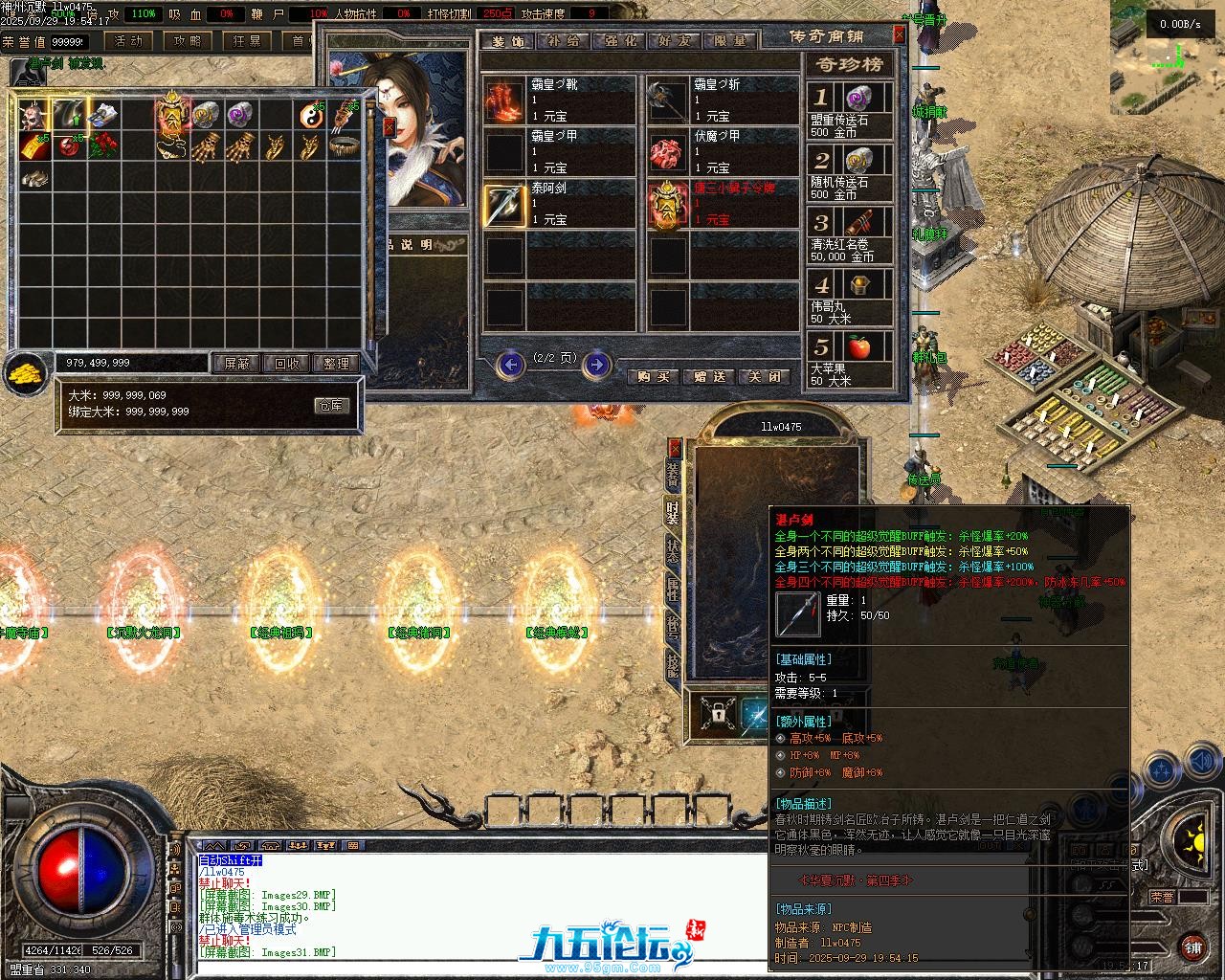Buy the selected item with 购买
Viewport: 1225px width, 980px height.
pos(653,377)
